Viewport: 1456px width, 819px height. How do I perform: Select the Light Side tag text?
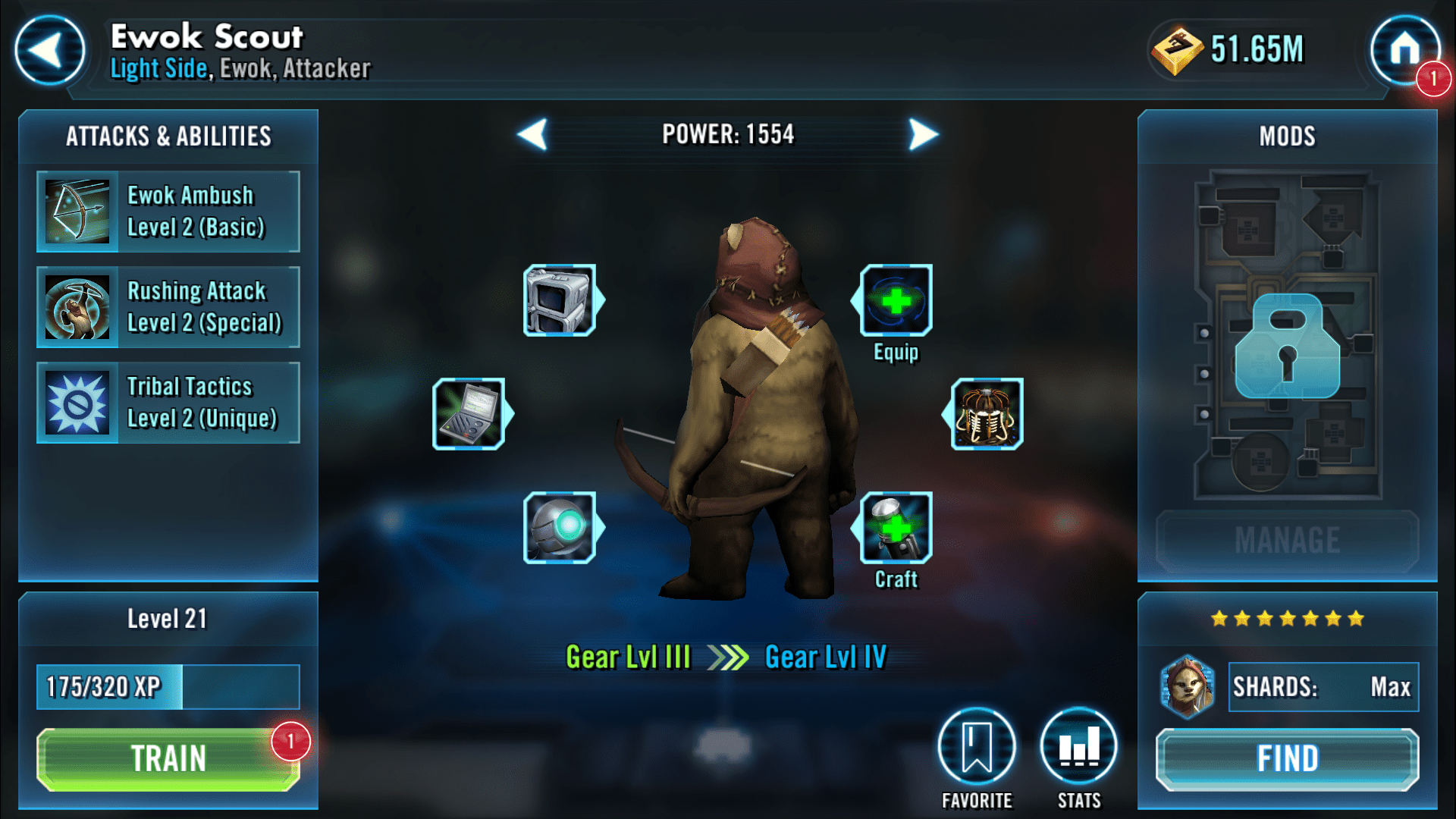[157, 68]
